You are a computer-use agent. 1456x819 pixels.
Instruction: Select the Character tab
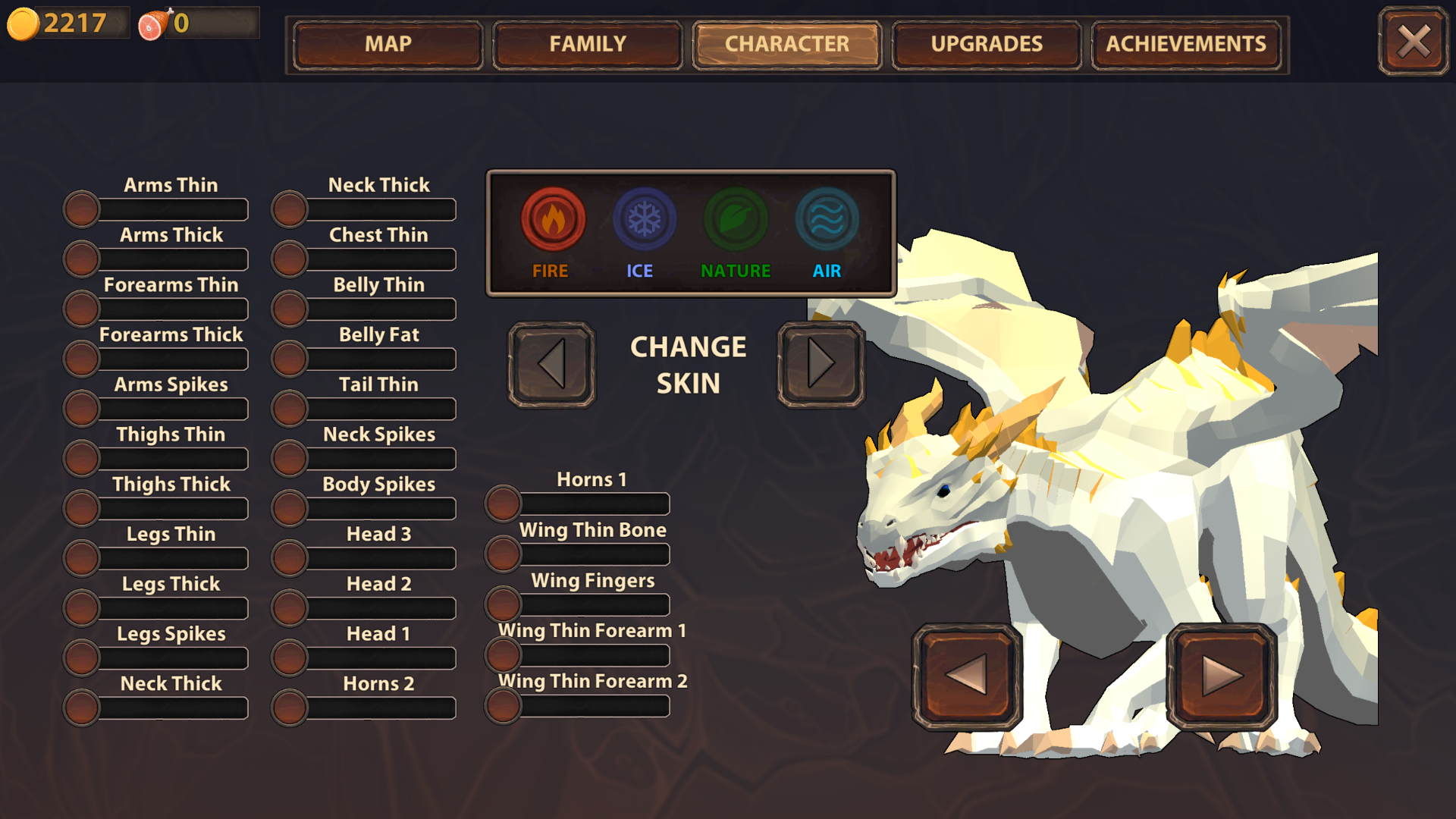(x=787, y=45)
